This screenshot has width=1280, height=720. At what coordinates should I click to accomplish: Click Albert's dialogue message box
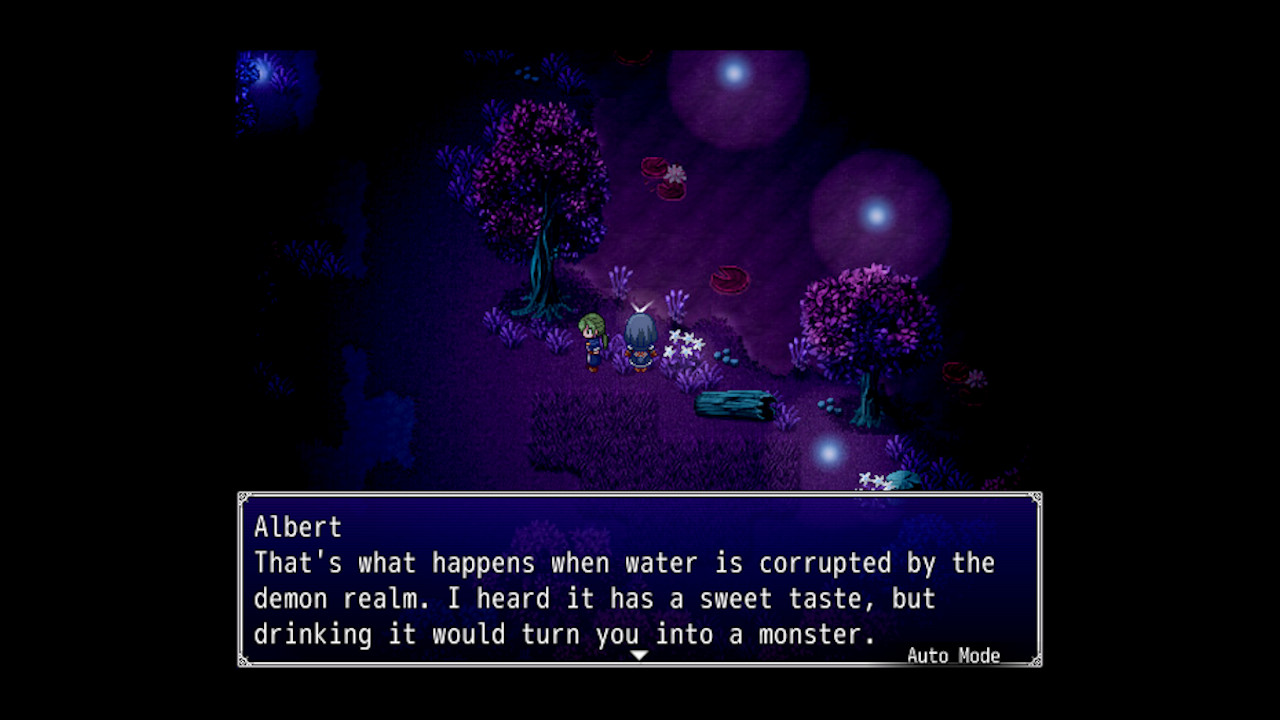[639, 580]
